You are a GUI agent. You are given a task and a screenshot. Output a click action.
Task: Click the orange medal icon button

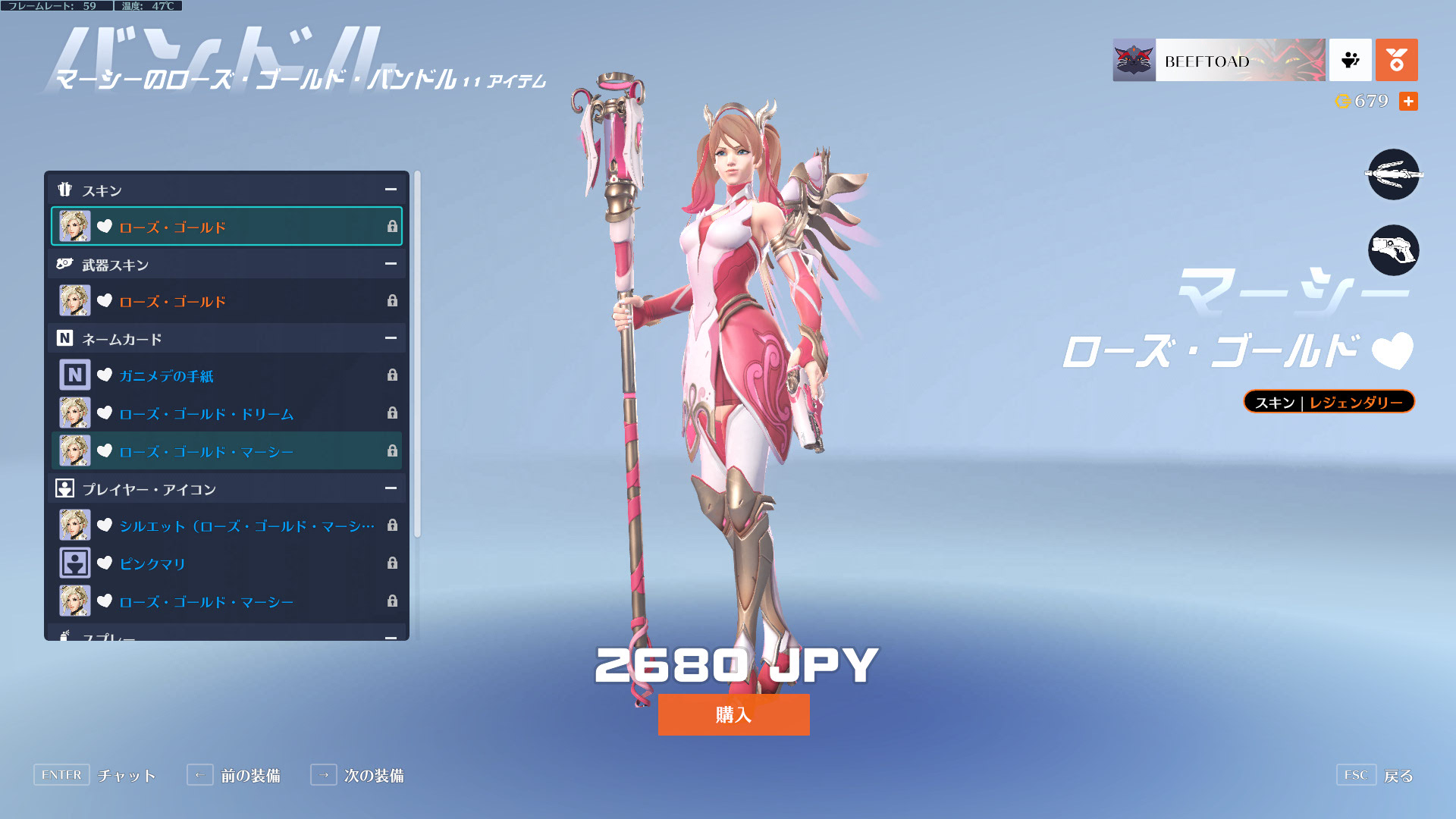click(x=1396, y=60)
